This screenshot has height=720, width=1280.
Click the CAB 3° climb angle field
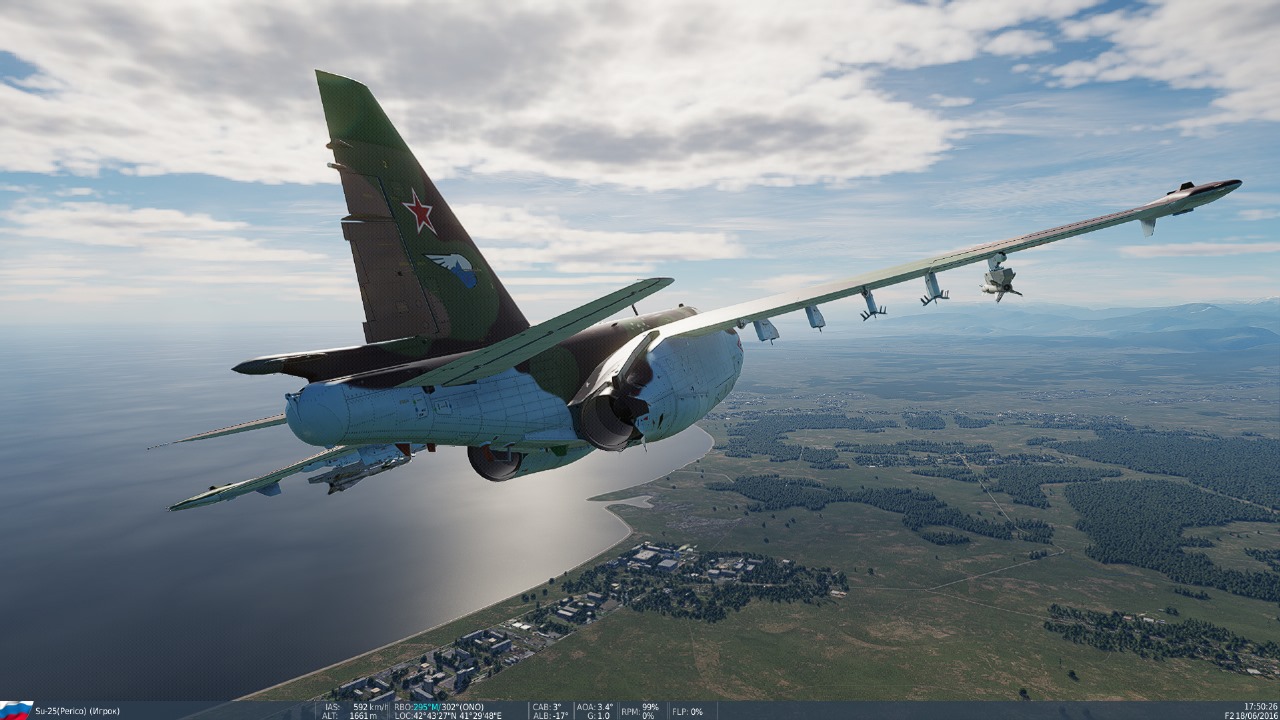click(547, 707)
